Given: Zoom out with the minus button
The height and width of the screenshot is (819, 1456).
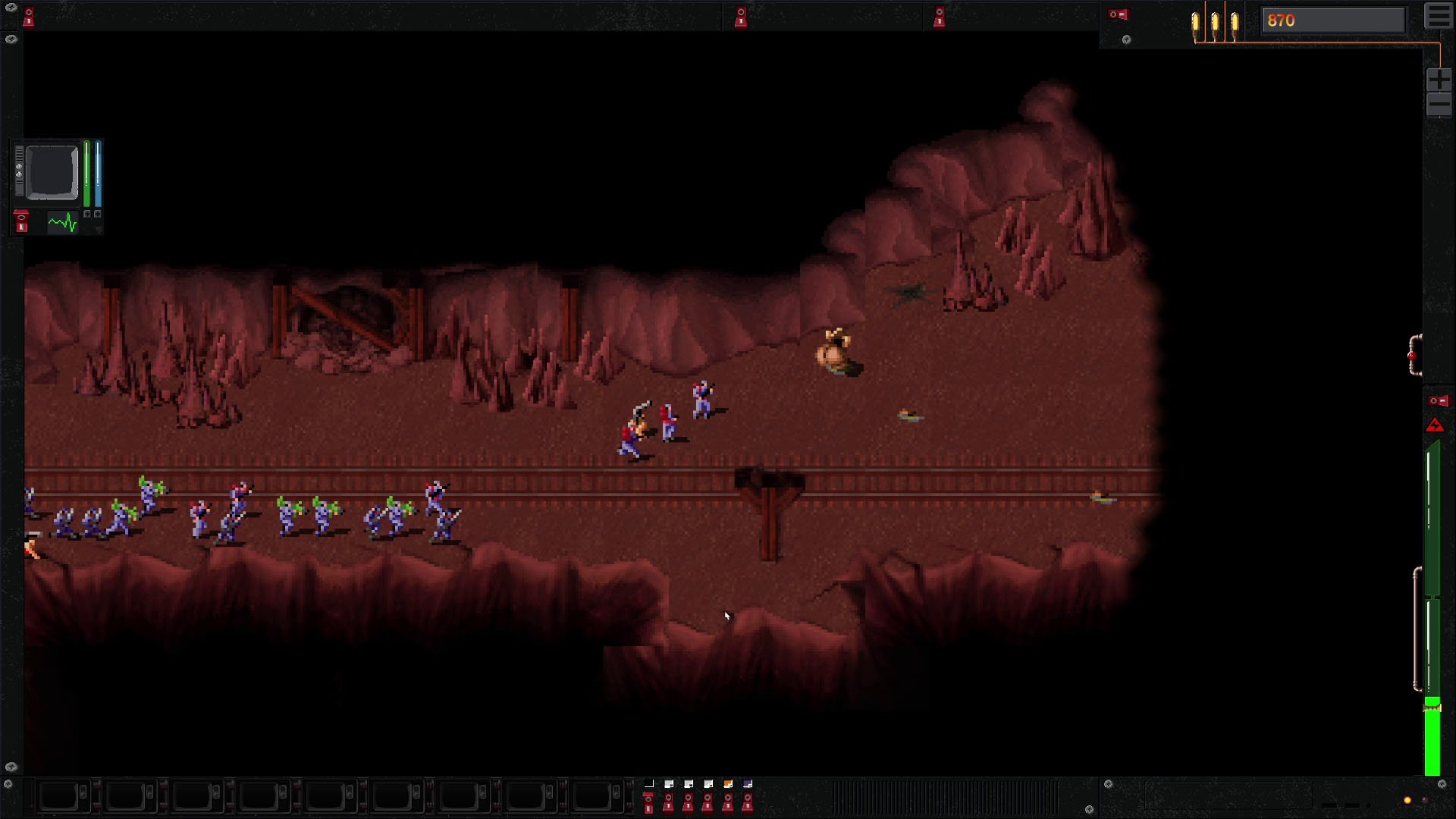Looking at the screenshot, I should pos(1439,105).
